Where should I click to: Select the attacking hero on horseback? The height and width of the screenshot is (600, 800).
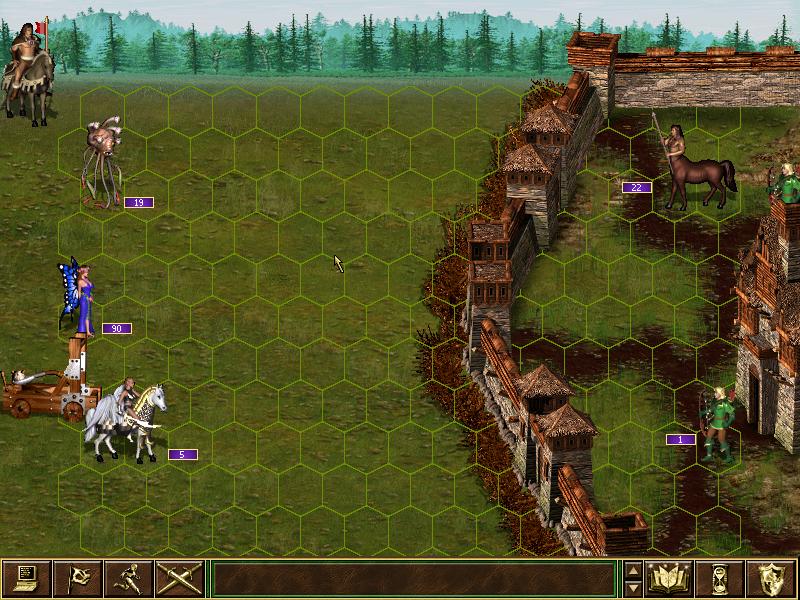pos(28,70)
